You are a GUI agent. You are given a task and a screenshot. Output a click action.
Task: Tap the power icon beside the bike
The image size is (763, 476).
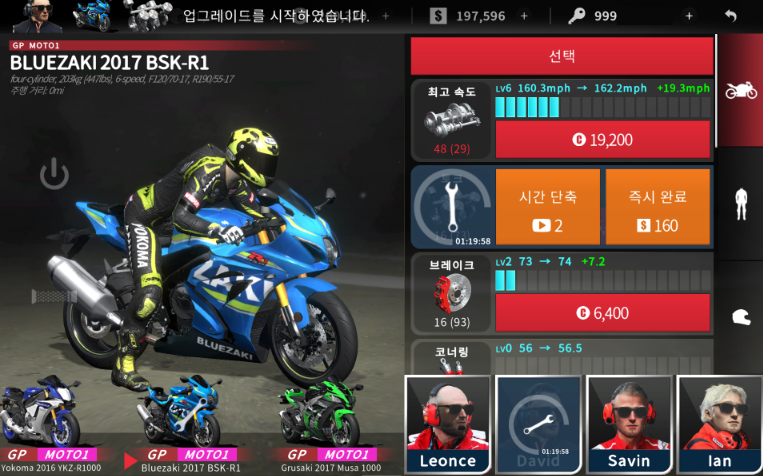[x=54, y=176]
